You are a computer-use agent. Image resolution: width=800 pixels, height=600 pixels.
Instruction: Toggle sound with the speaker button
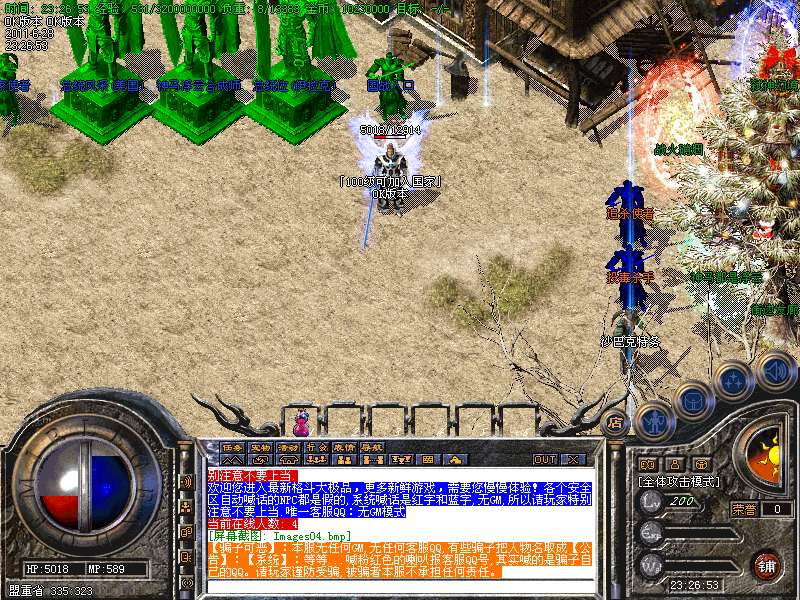pos(775,371)
